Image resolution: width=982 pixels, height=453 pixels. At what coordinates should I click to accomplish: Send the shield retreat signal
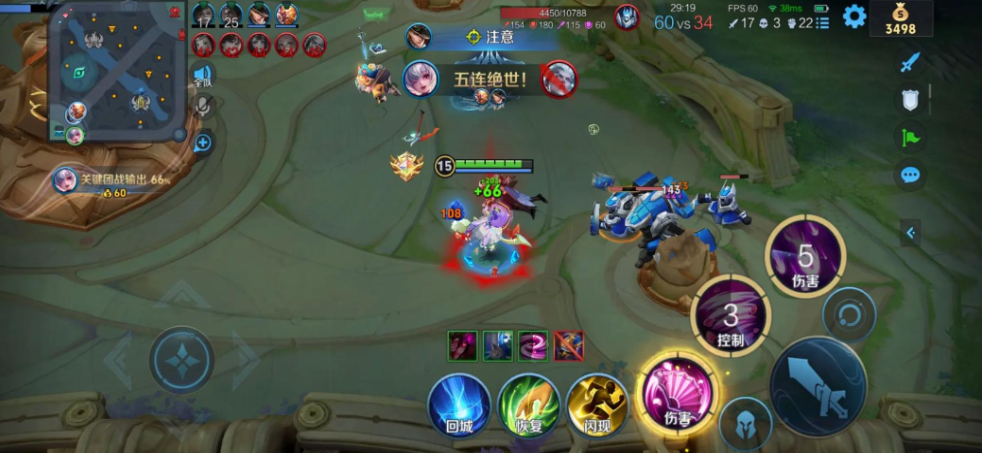coord(909,99)
